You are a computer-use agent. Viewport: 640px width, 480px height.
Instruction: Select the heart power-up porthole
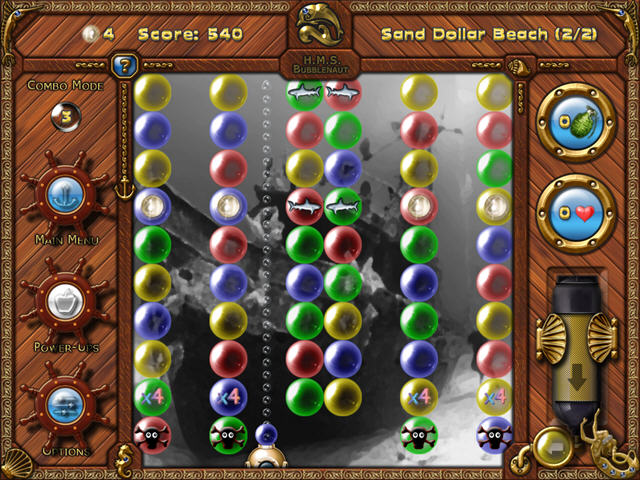coord(576,212)
